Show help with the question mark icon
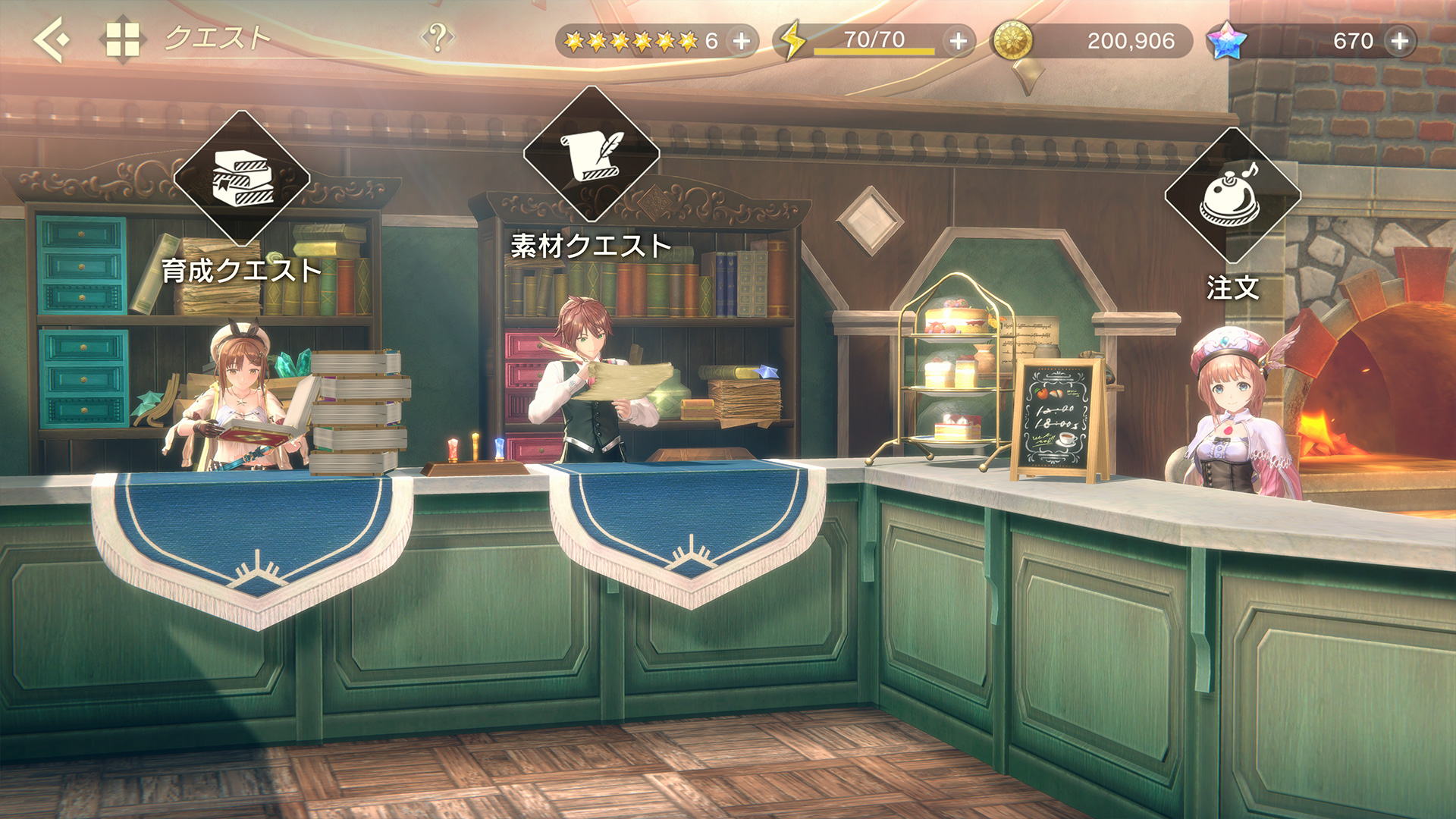This screenshot has width=1456, height=819. tap(438, 37)
